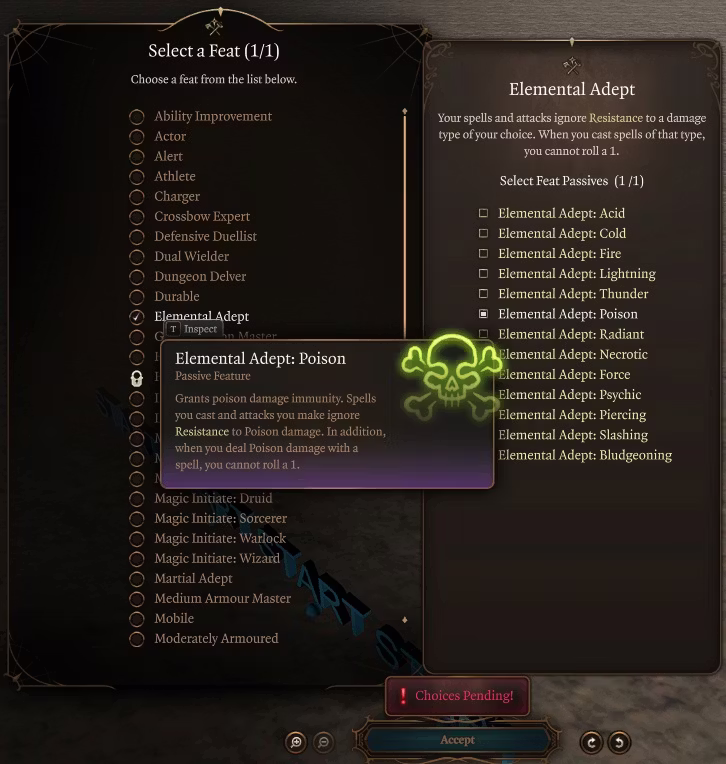The width and height of the screenshot is (726, 764).
Task: Click the zoom-in magnifier button
Action: click(x=296, y=742)
